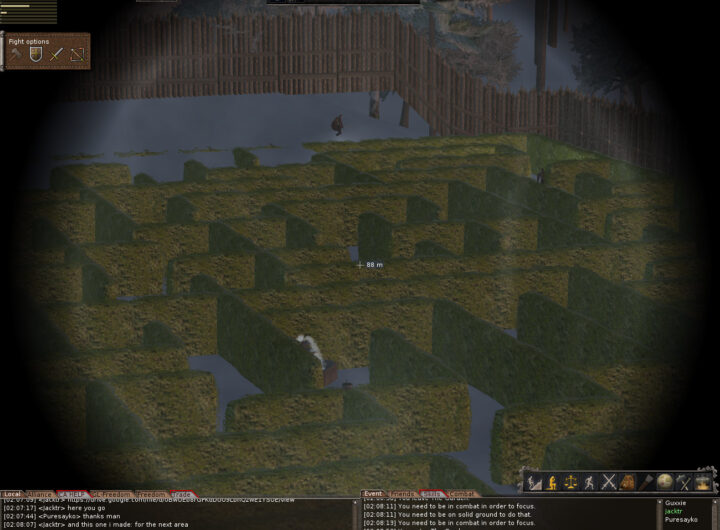Select player Puresayko in the local list

click(x=680, y=520)
